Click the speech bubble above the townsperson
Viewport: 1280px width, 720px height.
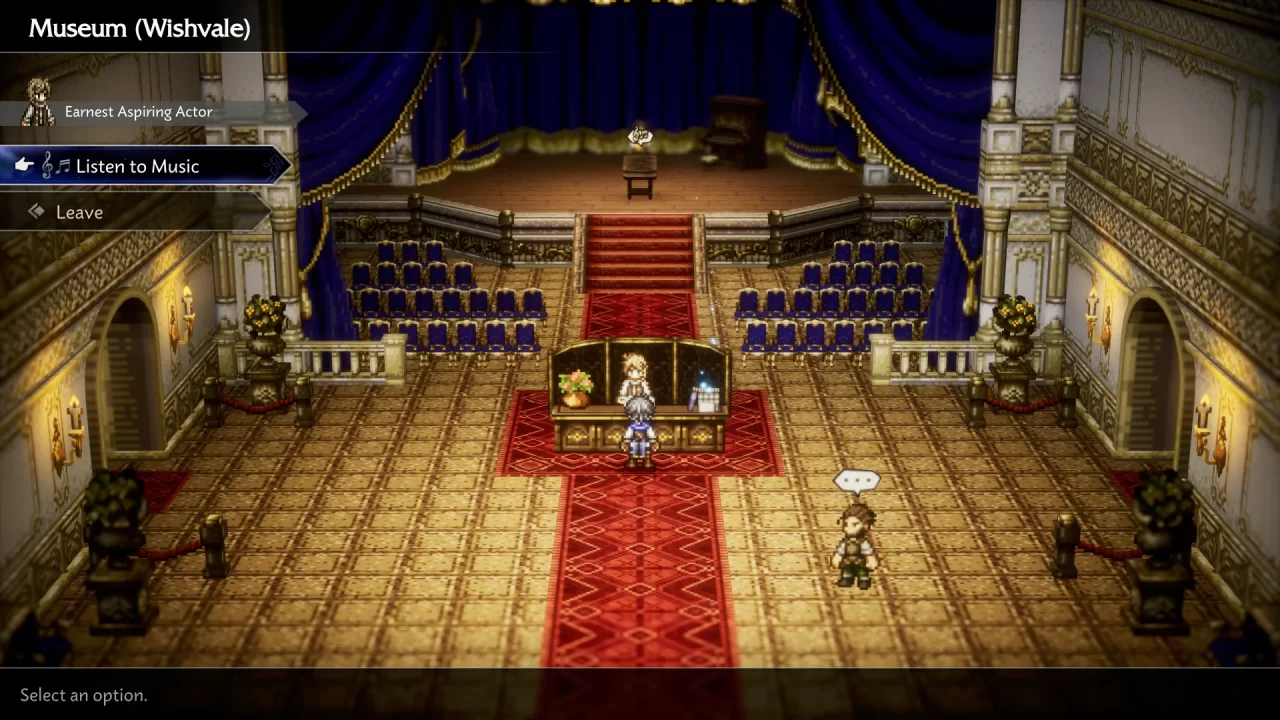pos(856,480)
